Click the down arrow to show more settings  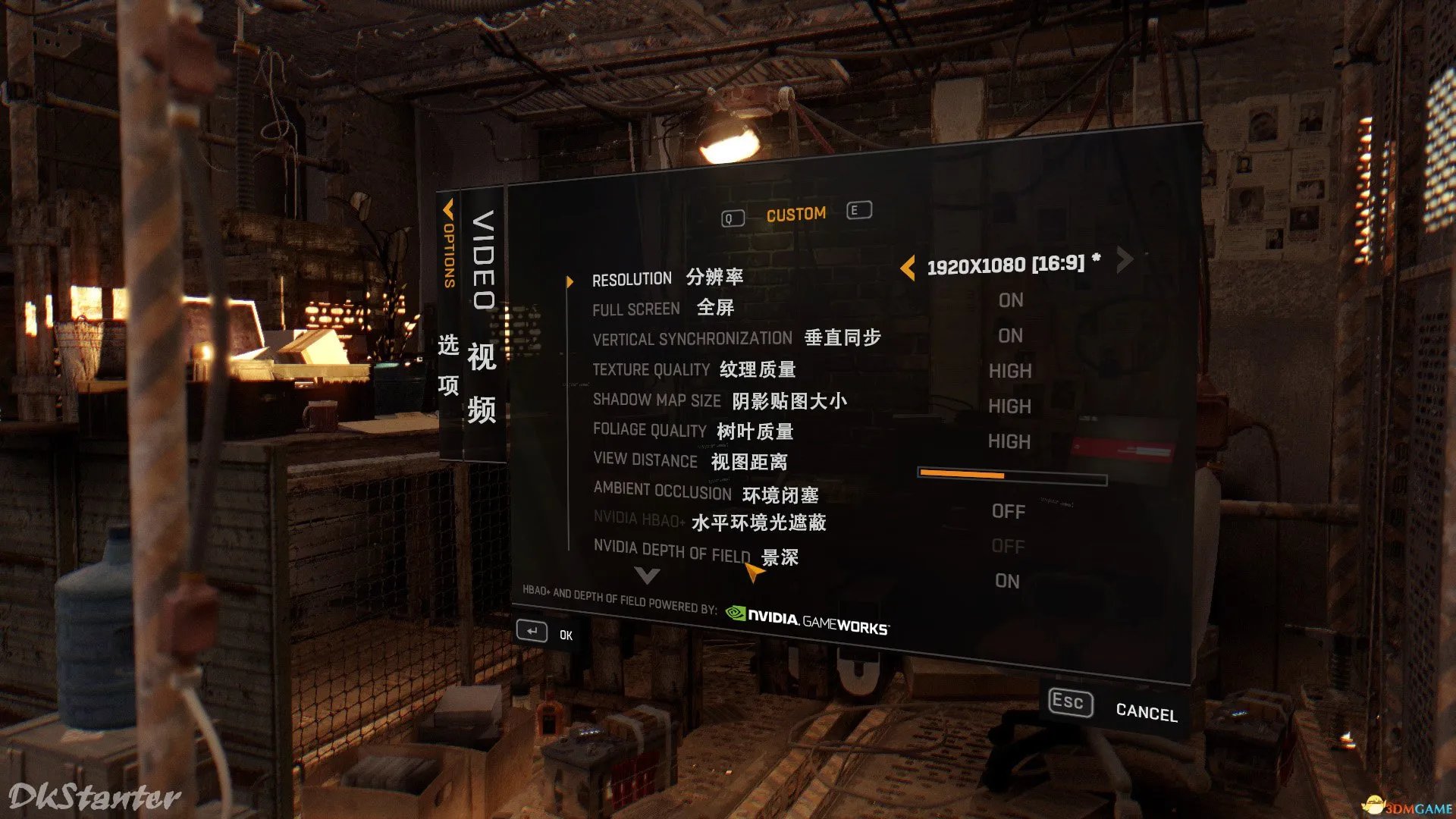(x=647, y=576)
